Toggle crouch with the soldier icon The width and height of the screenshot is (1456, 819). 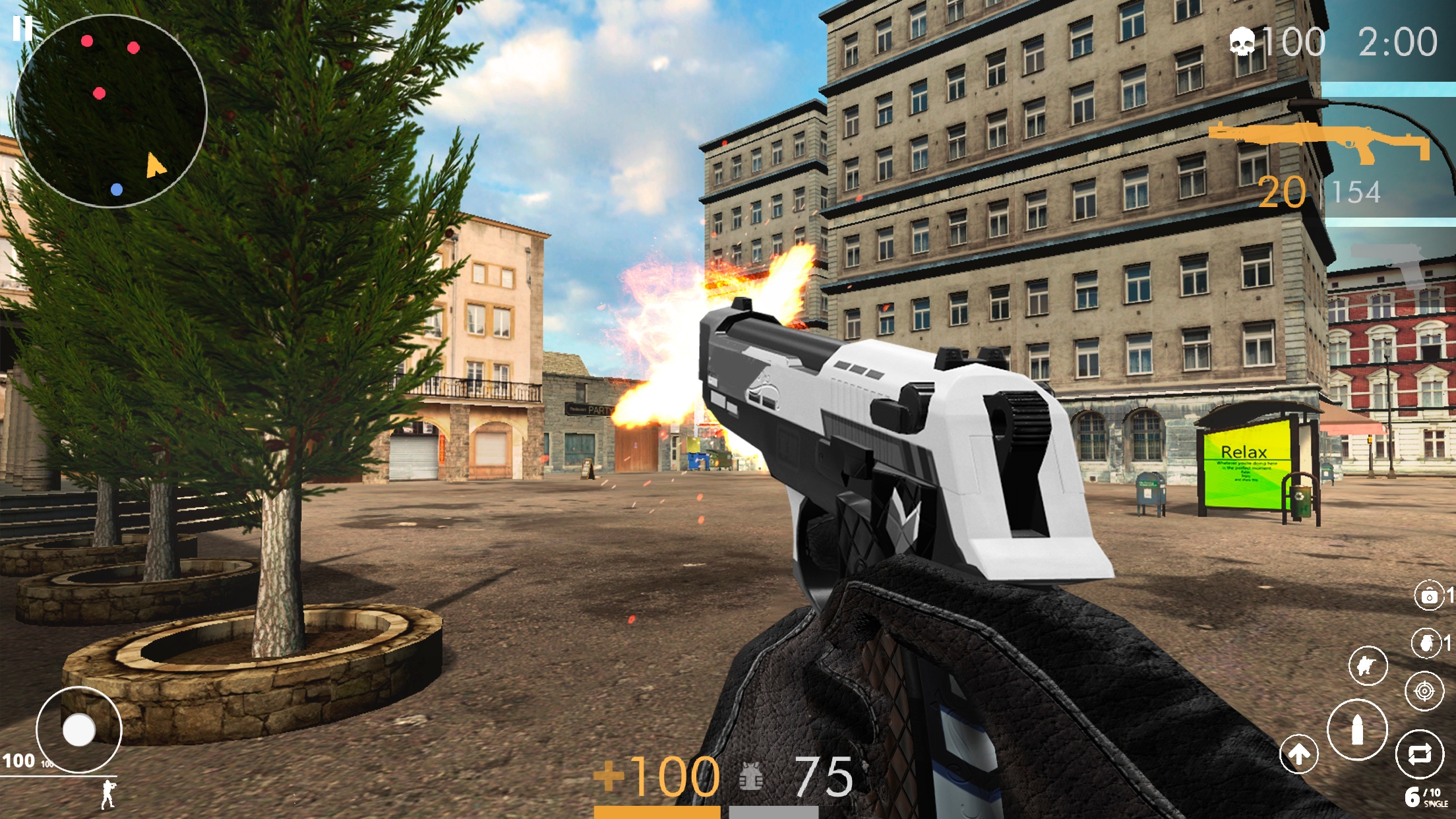click(x=1368, y=665)
